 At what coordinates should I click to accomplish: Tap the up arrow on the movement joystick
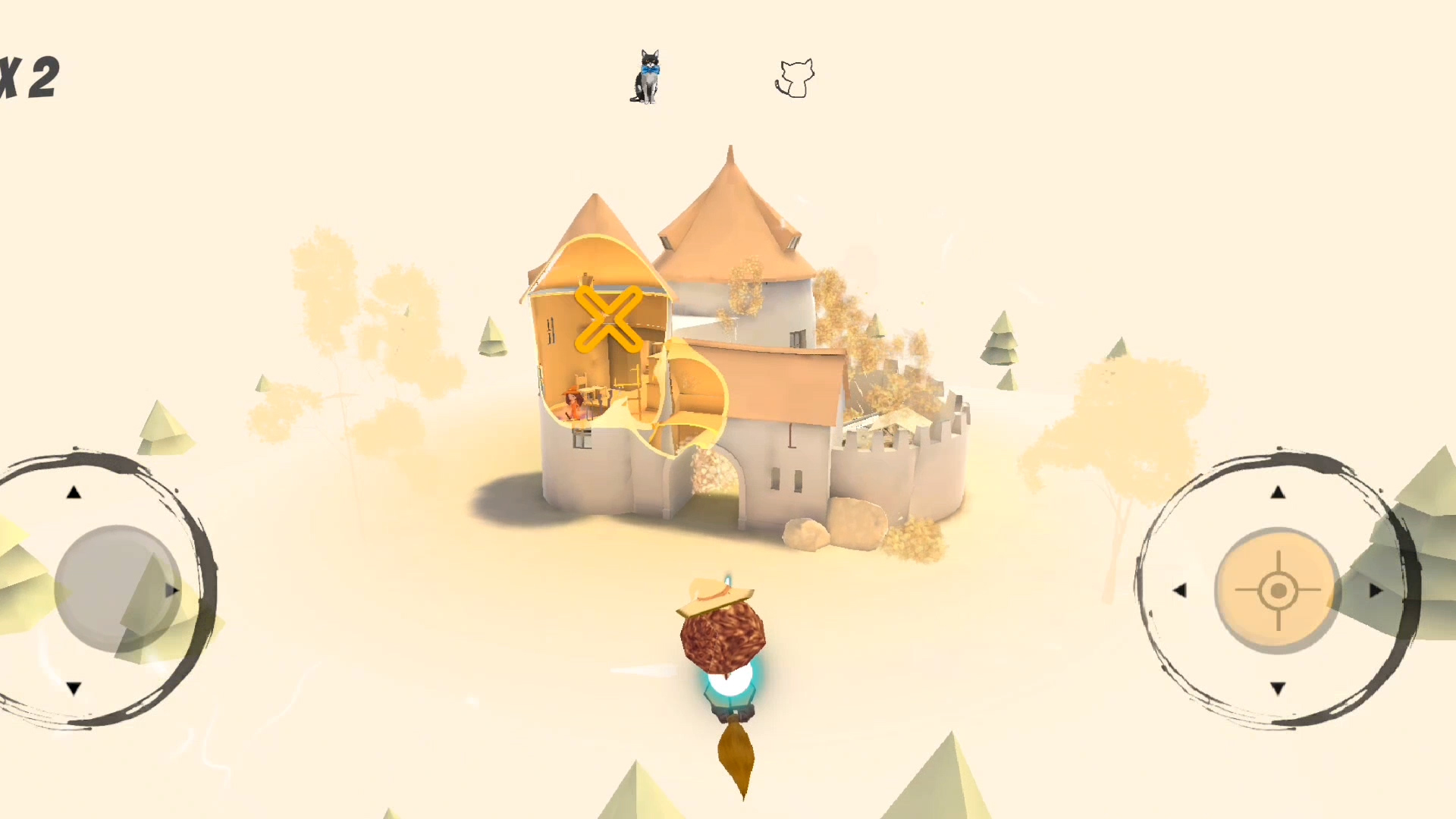point(74,493)
